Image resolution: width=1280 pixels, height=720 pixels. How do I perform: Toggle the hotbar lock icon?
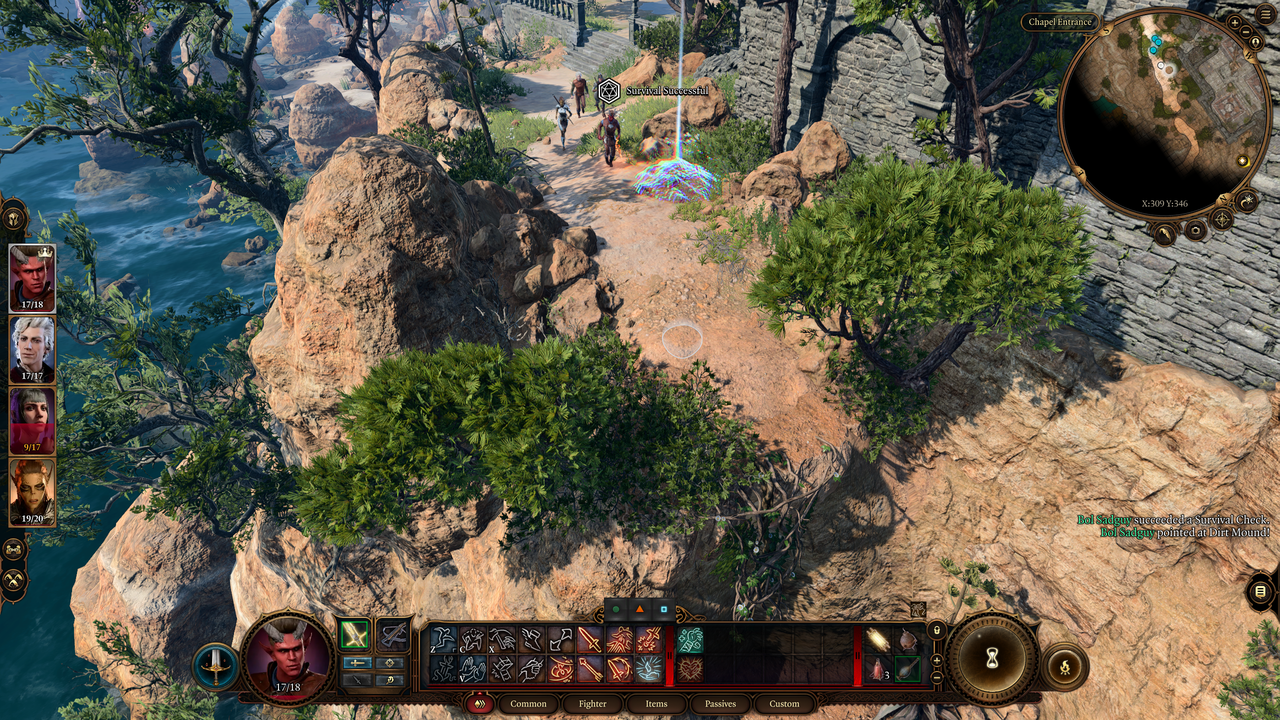pos(937,630)
